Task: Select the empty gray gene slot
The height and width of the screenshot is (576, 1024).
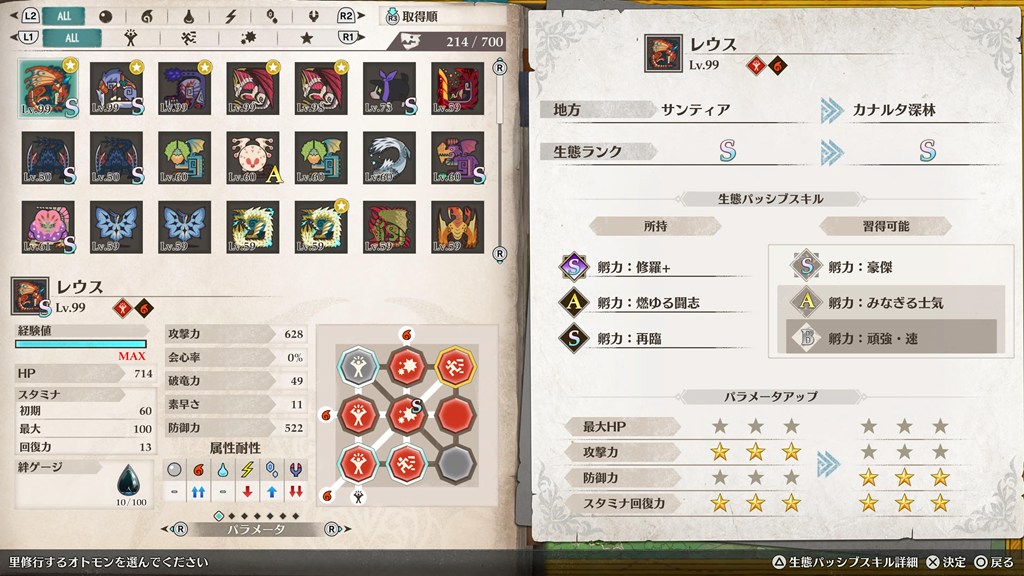Action: (x=456, y=463)
